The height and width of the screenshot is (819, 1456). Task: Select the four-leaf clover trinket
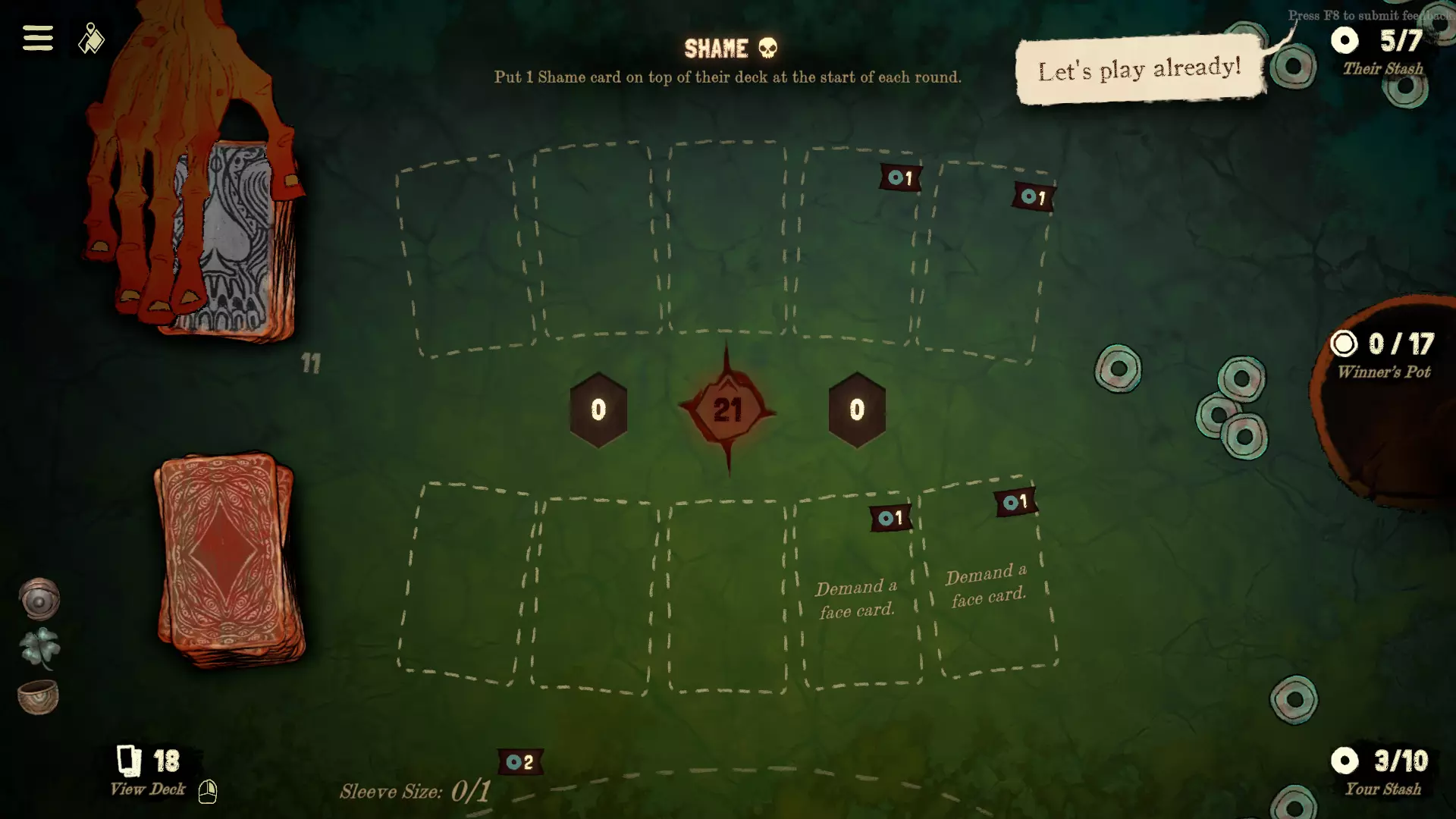click(x=39, y=647)
